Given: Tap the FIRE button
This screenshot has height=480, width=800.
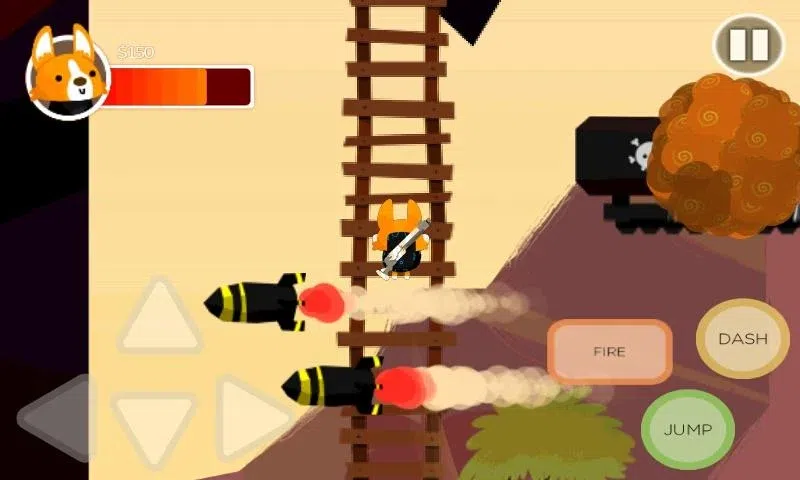Looking at the screenshot, I should (x=609, y=352).
